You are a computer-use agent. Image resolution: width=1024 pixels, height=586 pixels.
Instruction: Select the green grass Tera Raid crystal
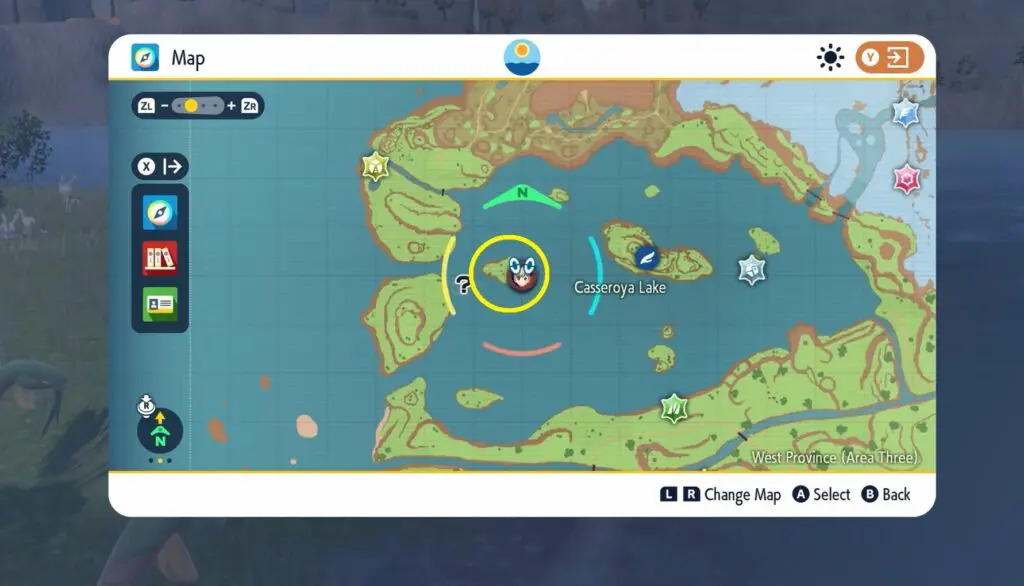point(674,407)
